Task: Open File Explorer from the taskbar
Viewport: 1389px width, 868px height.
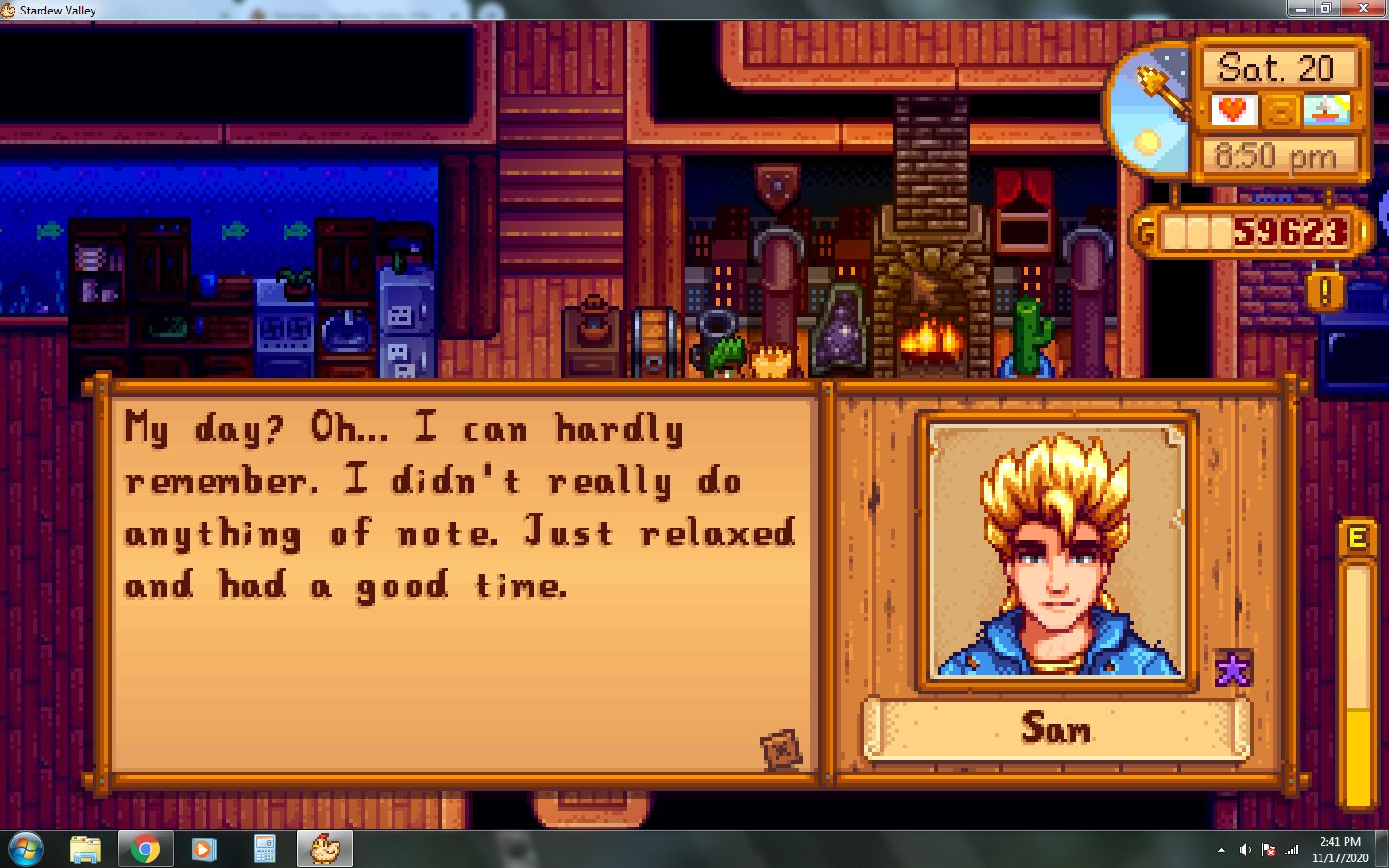Action: [85, 849]
